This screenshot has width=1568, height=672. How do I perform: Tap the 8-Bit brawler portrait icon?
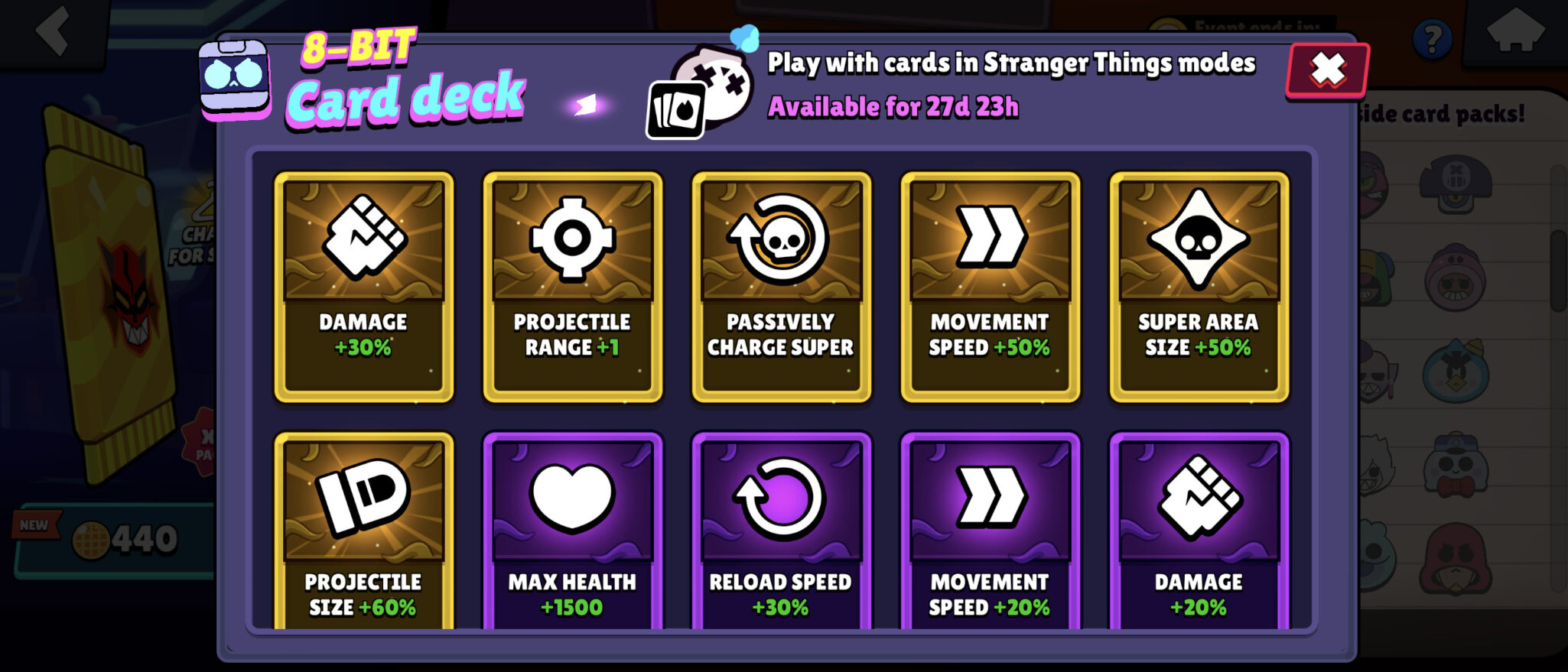point(235,80)
